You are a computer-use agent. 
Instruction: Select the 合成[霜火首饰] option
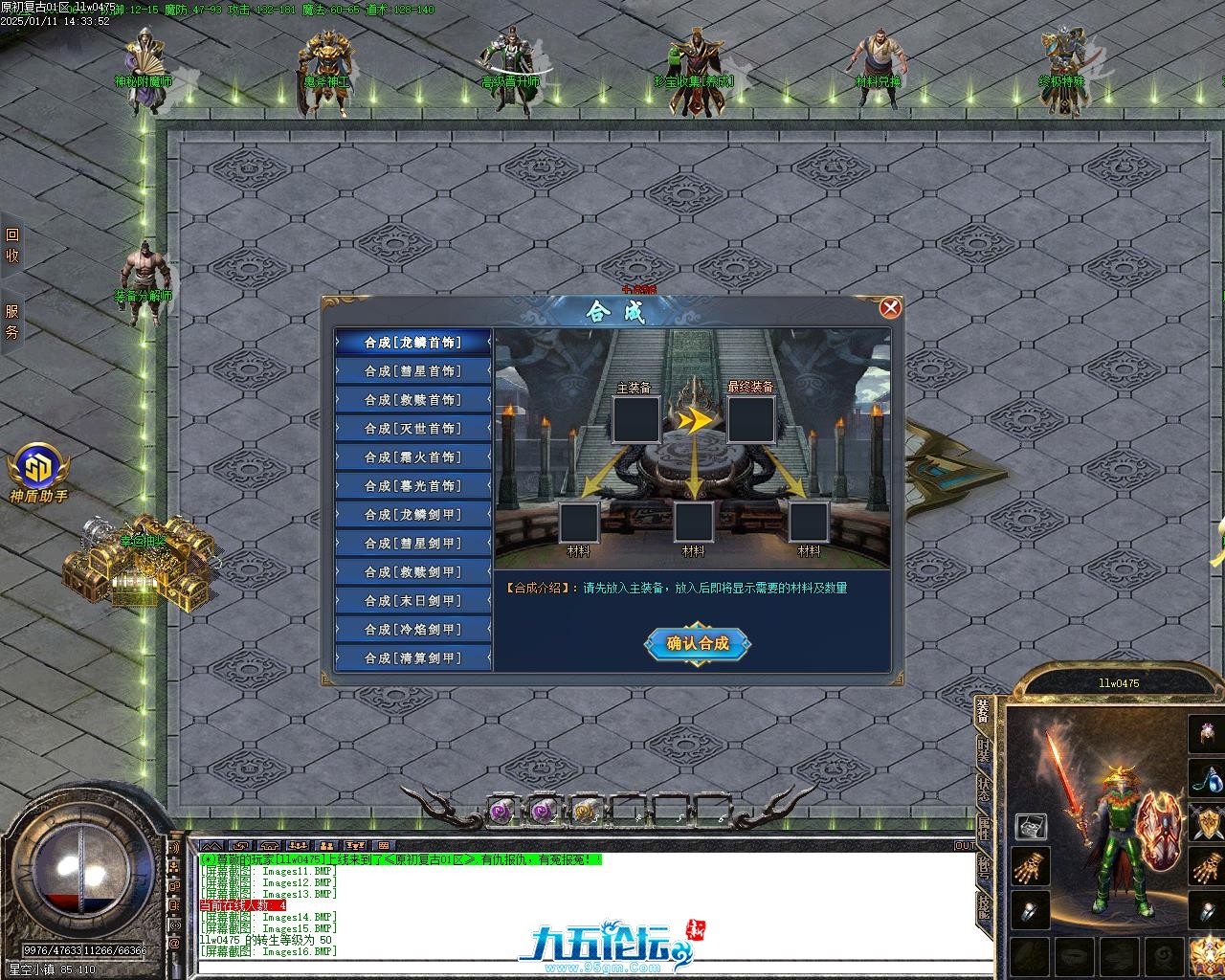[412, 457]
